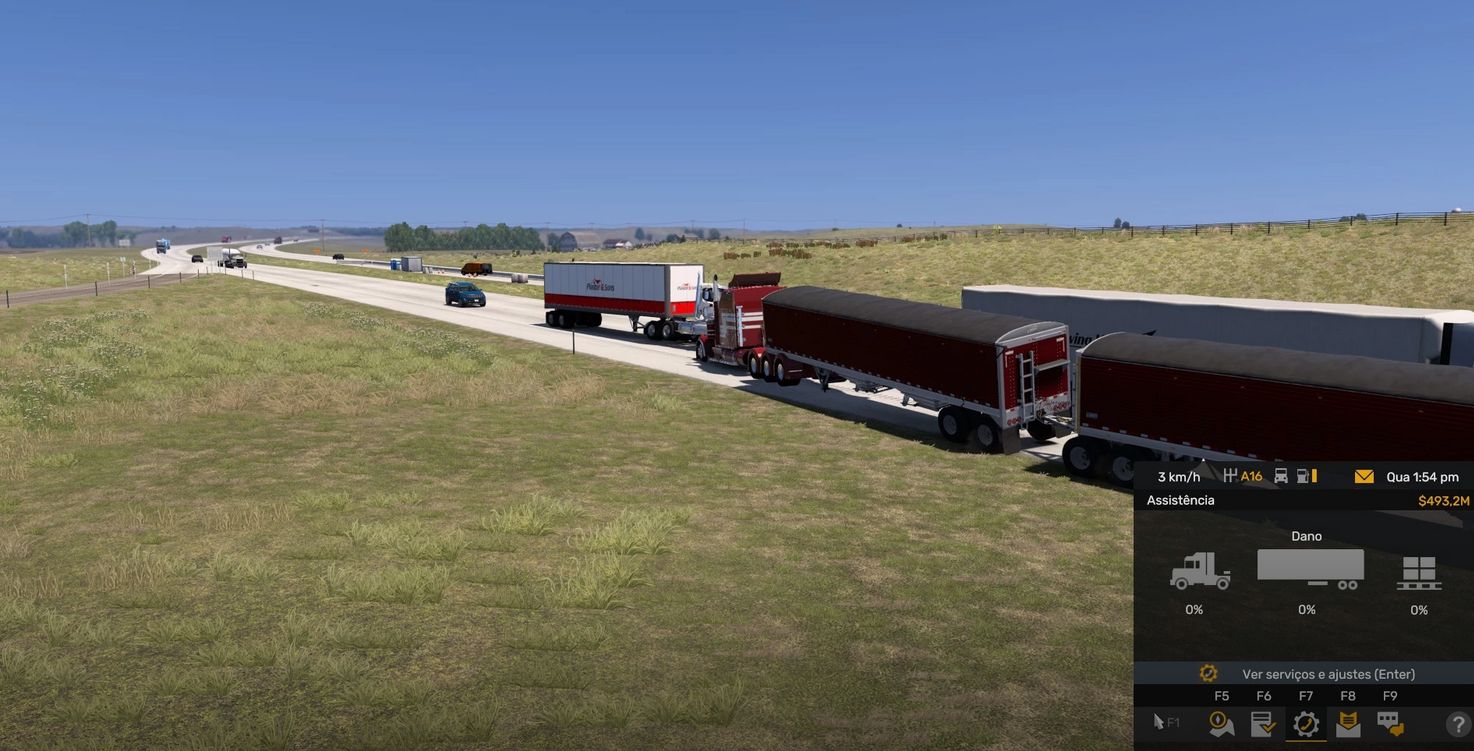
Task: Click the fuel pump icon in the status bar
Action: [1302, 476]
